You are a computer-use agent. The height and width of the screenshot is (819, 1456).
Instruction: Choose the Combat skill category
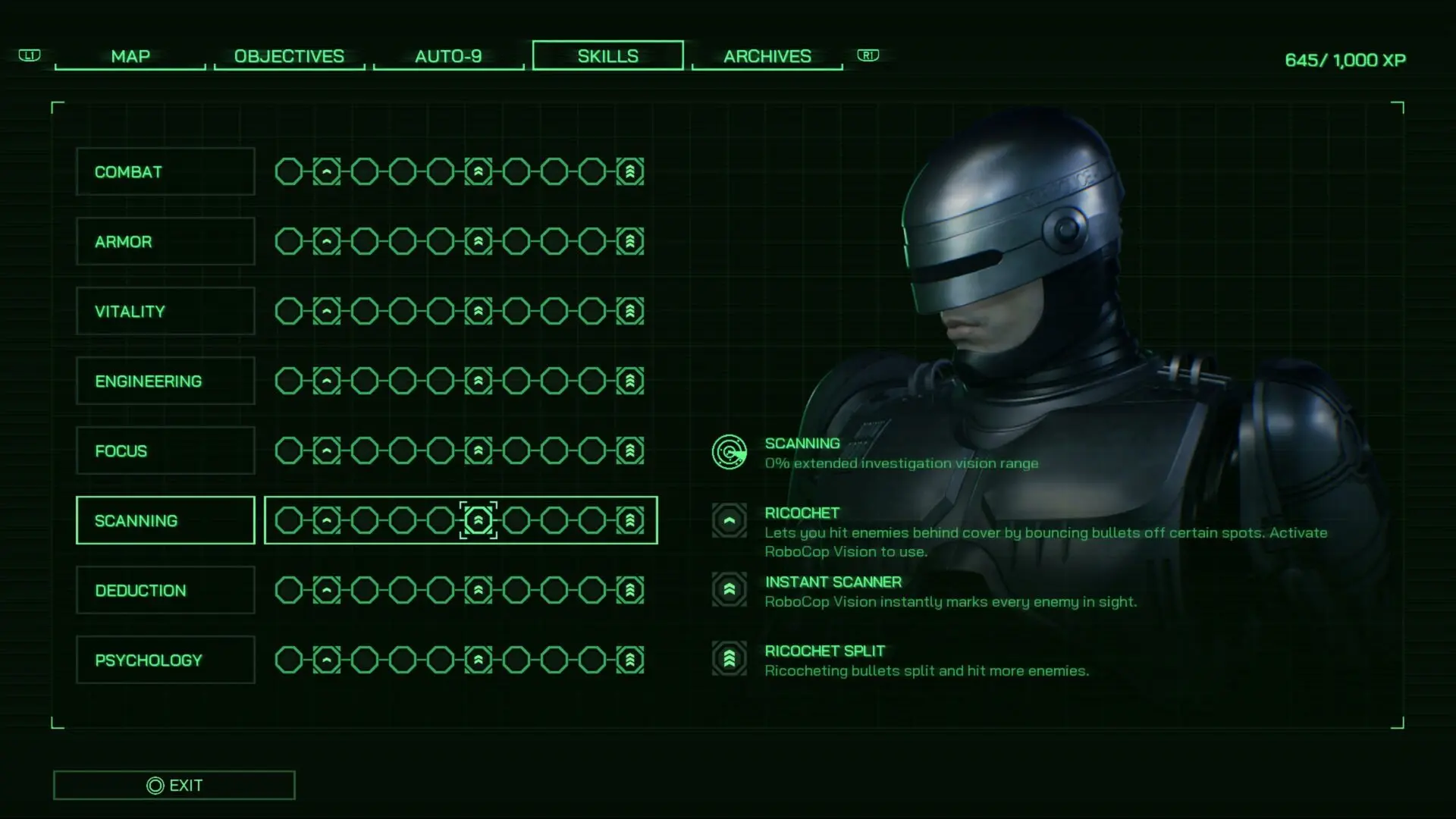(165, 172)
